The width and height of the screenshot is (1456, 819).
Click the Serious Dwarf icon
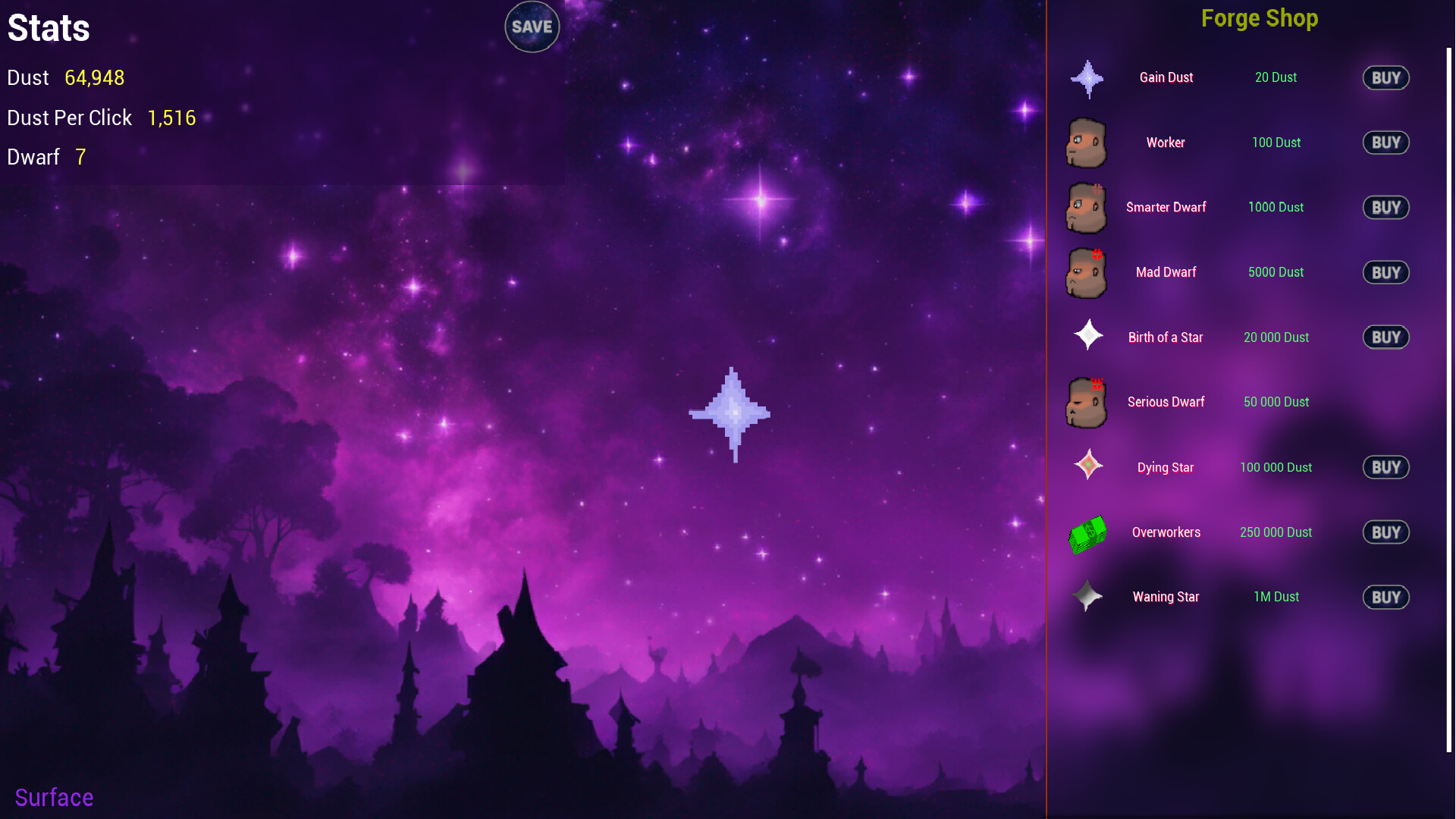click(1087, 402)
